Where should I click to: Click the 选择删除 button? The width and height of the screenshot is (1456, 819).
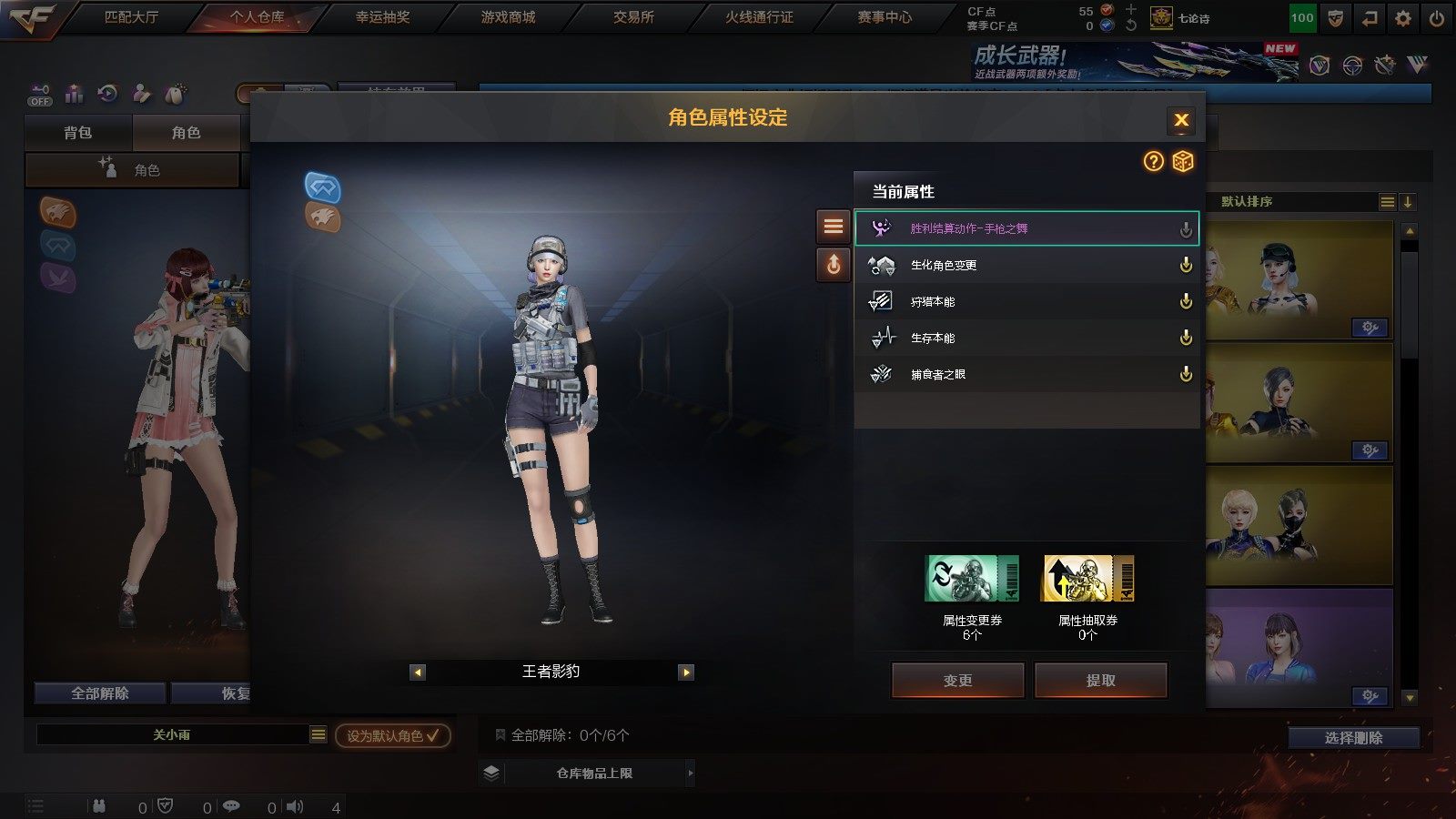1353,738
